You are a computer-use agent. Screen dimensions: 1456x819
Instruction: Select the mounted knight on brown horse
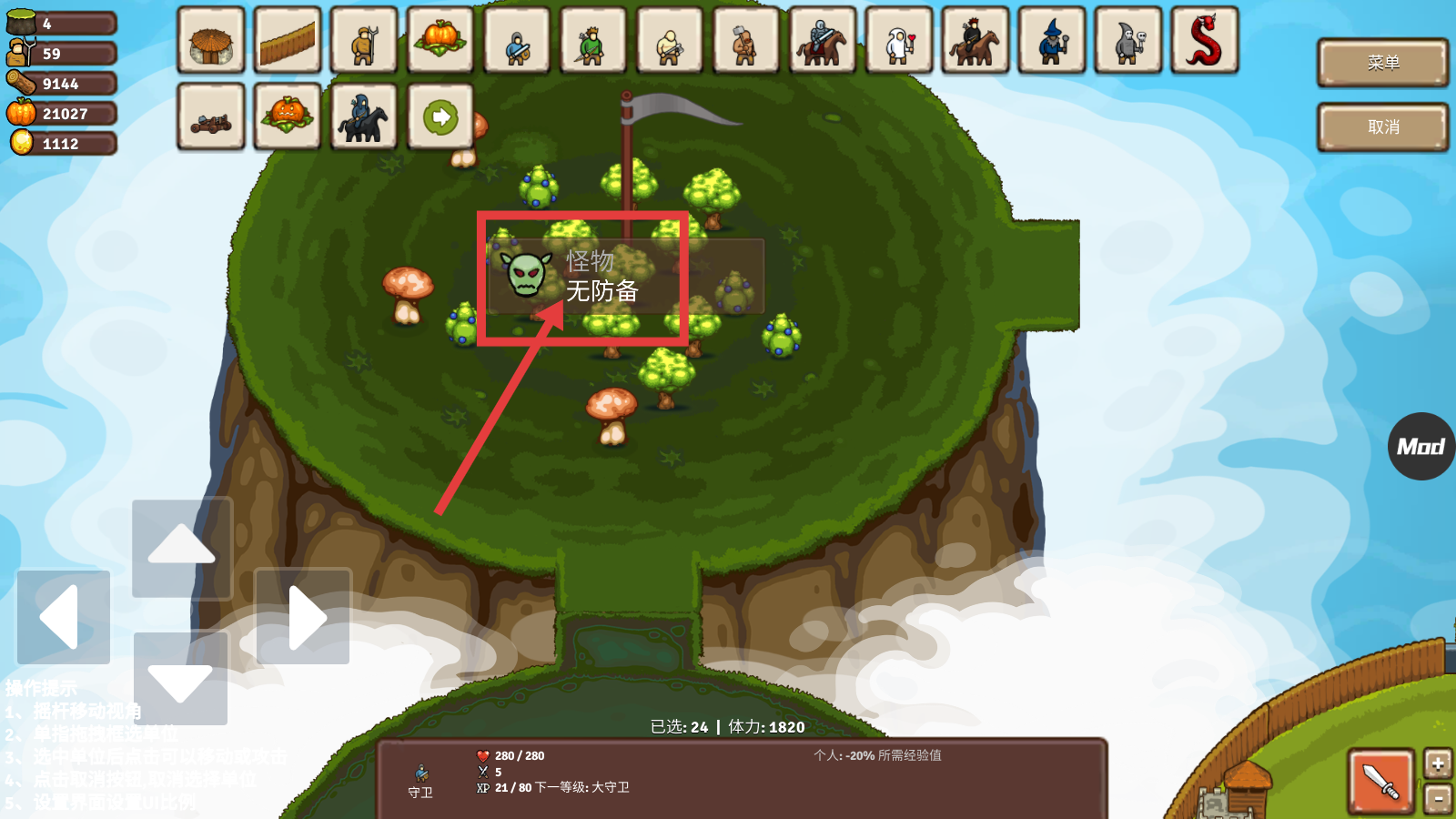click(823, 41)
